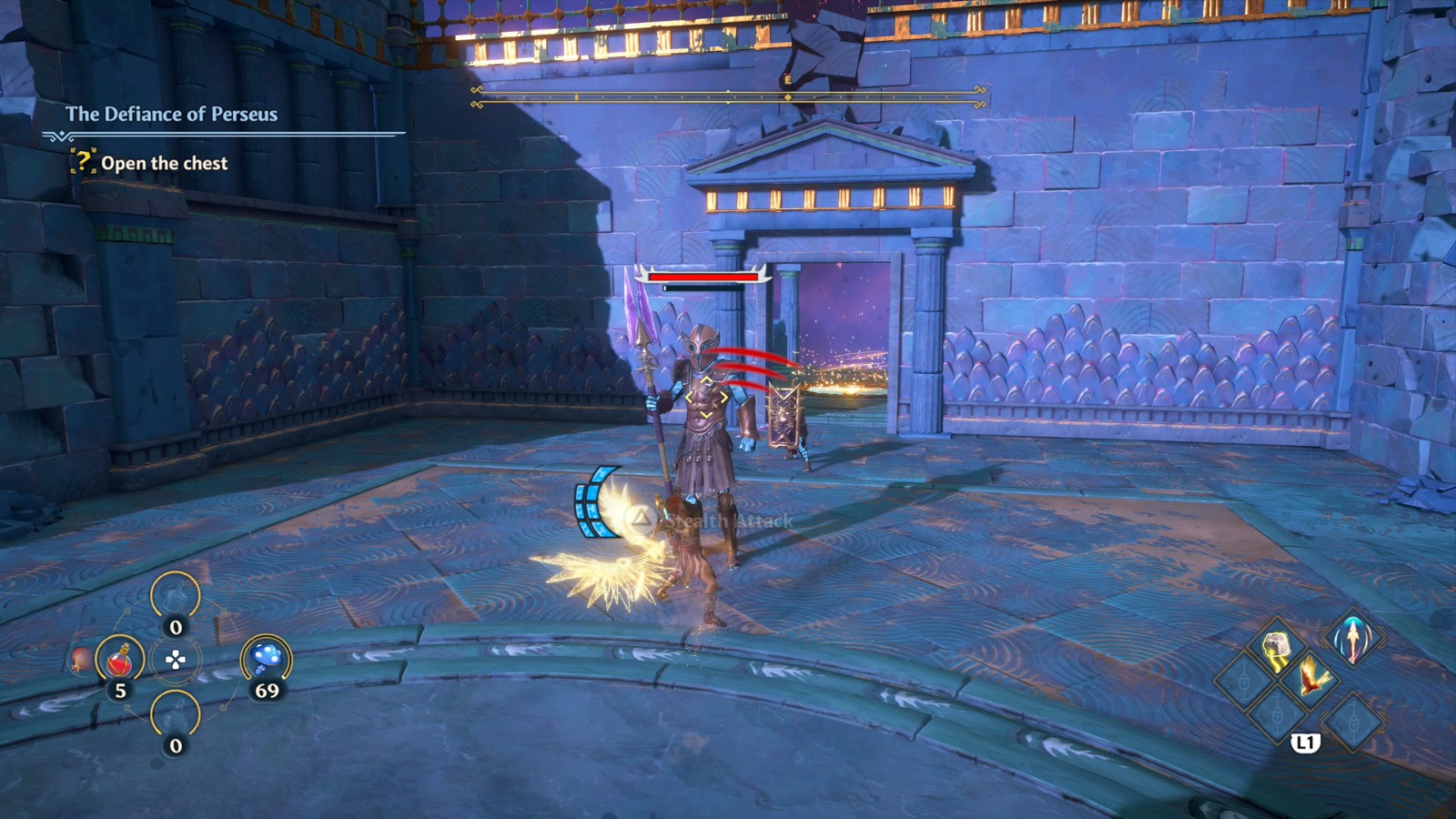Viewport: 1456px width, 819px height.
Task: Click the enemy's red health bar
Action: point(703,276)
